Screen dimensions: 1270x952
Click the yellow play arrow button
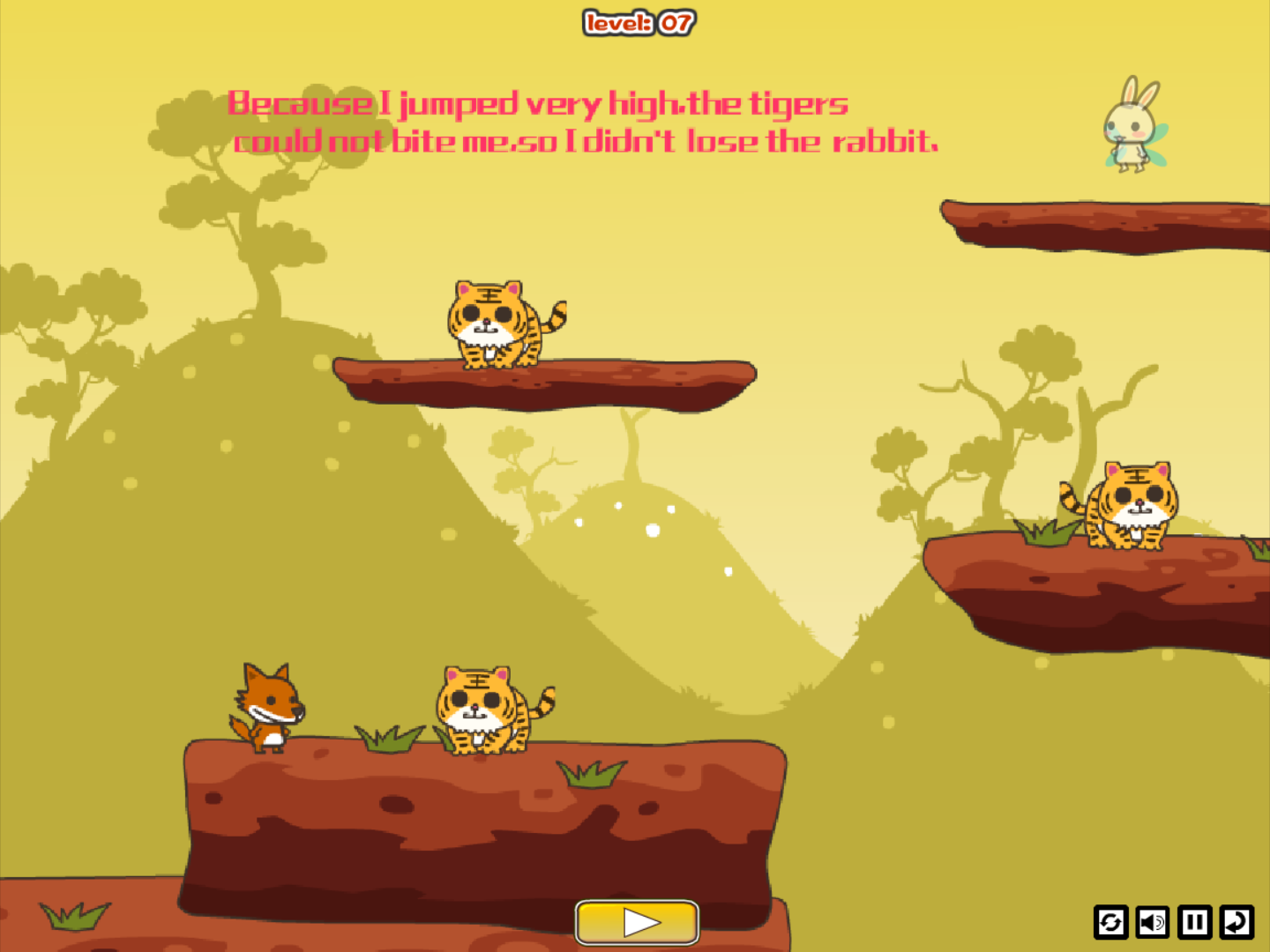[x=637, y=922]
